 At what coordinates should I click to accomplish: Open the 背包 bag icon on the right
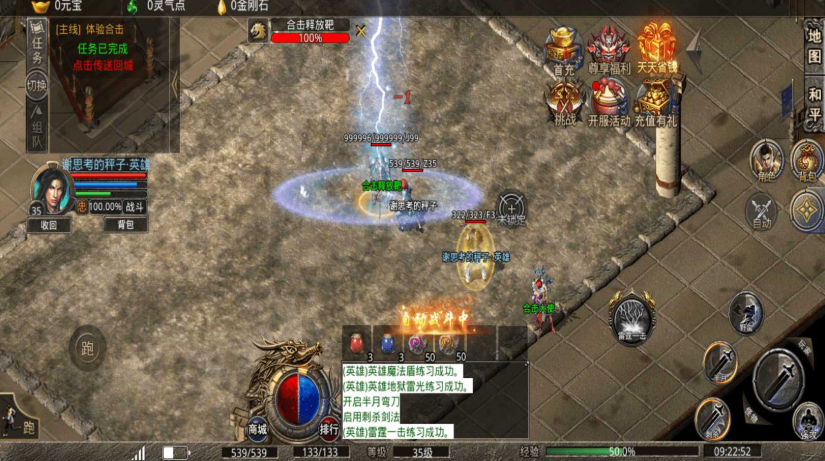click(x=807, y=160)
